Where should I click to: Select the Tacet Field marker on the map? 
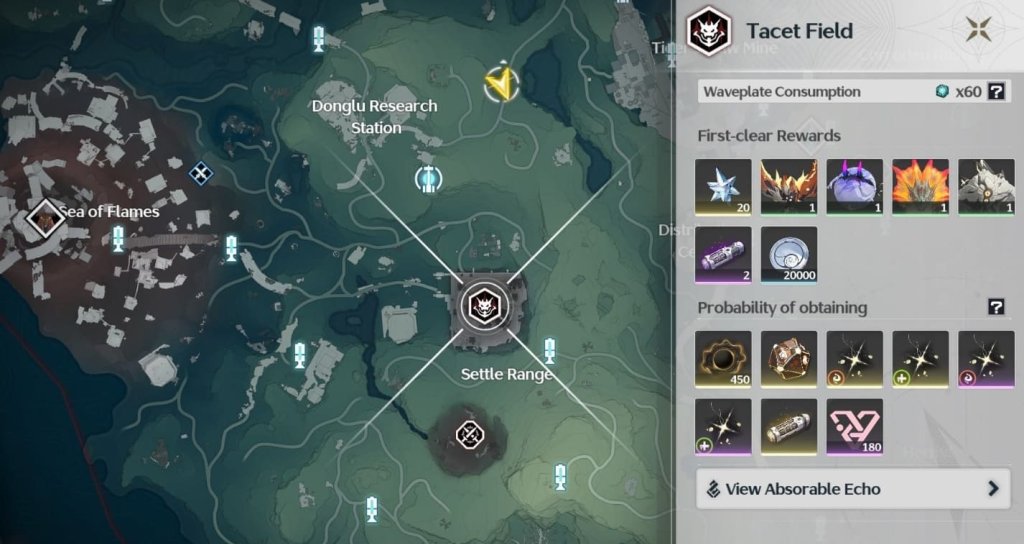pos(485,304)
